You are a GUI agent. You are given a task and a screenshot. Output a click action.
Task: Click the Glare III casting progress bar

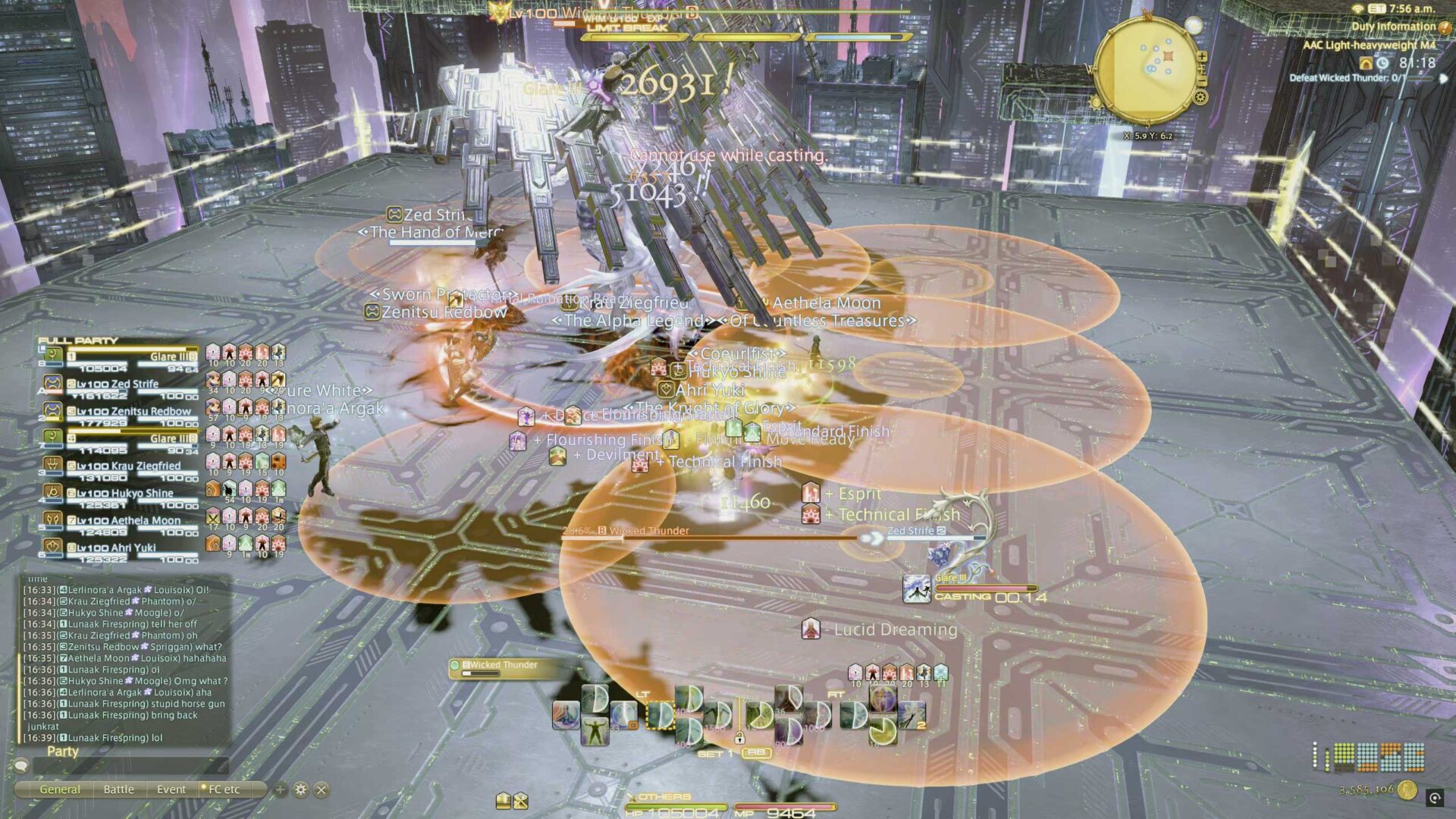pos(986,588)
